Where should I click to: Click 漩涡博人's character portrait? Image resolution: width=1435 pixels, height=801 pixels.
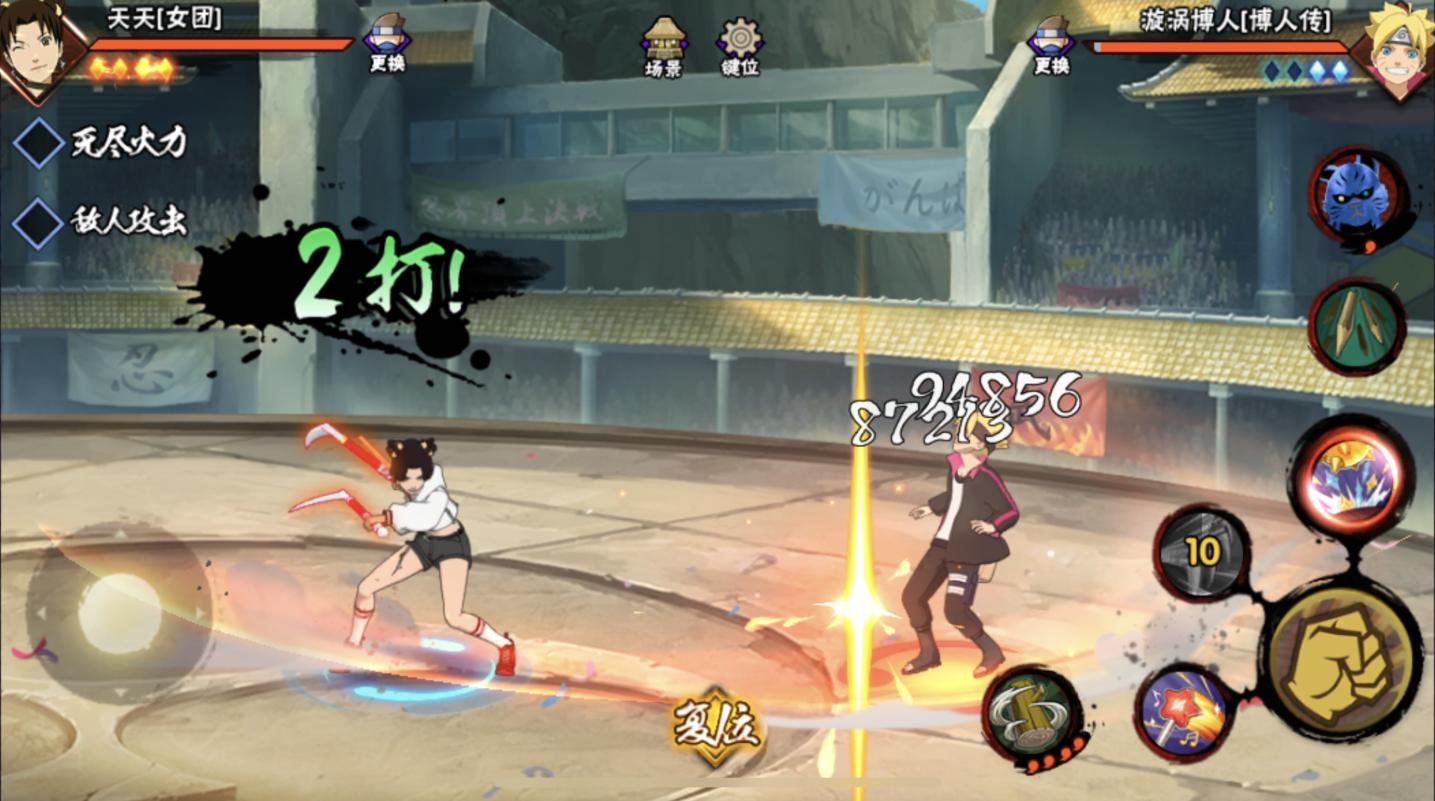pos(1397,50)
